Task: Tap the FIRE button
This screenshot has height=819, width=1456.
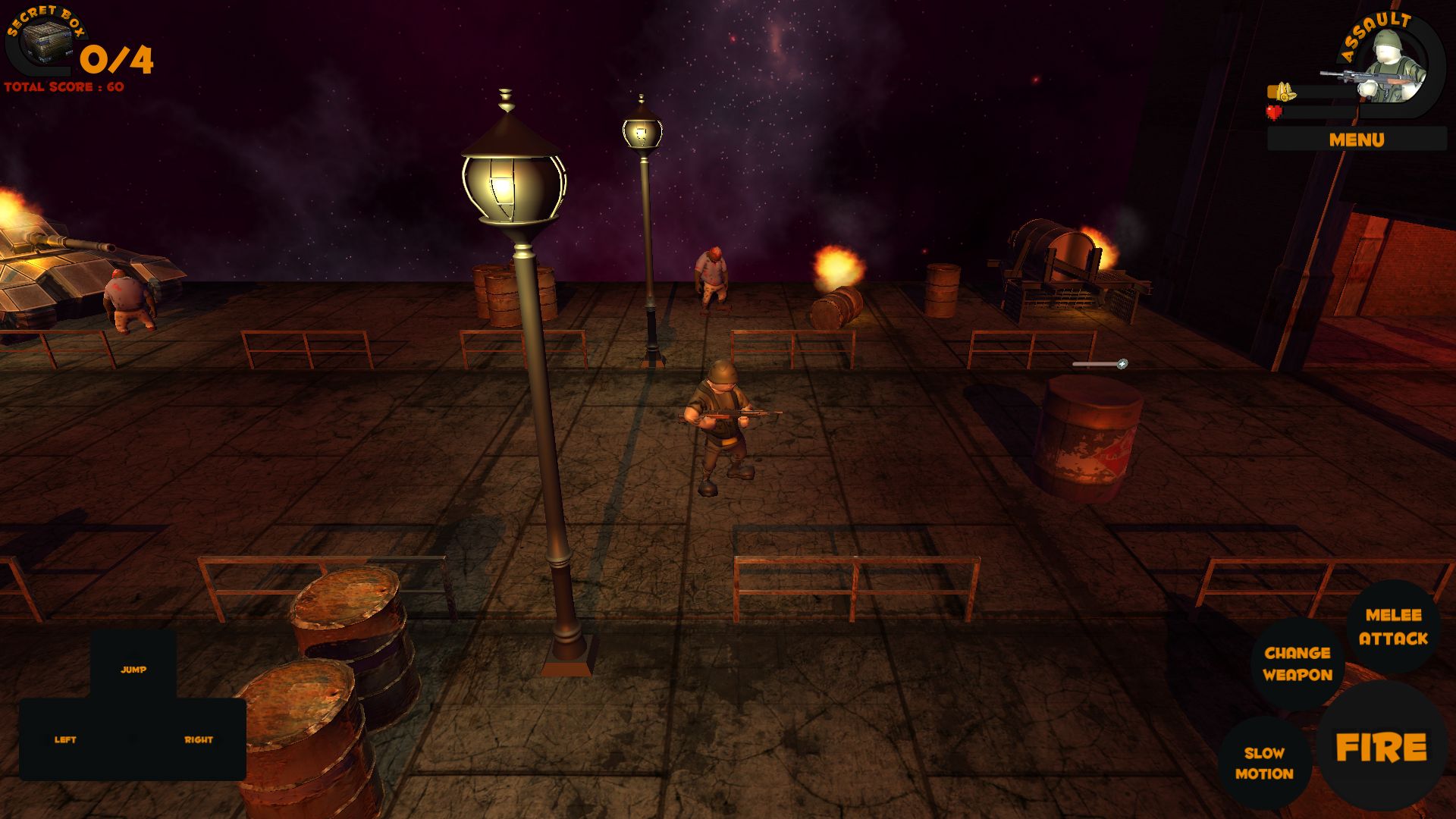Action: pos(1381,748)
